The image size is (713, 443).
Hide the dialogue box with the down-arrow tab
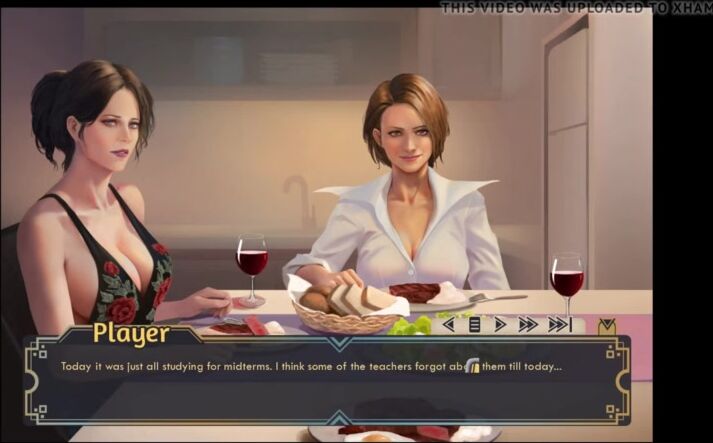pyautogui.click(x=606, y=325)
